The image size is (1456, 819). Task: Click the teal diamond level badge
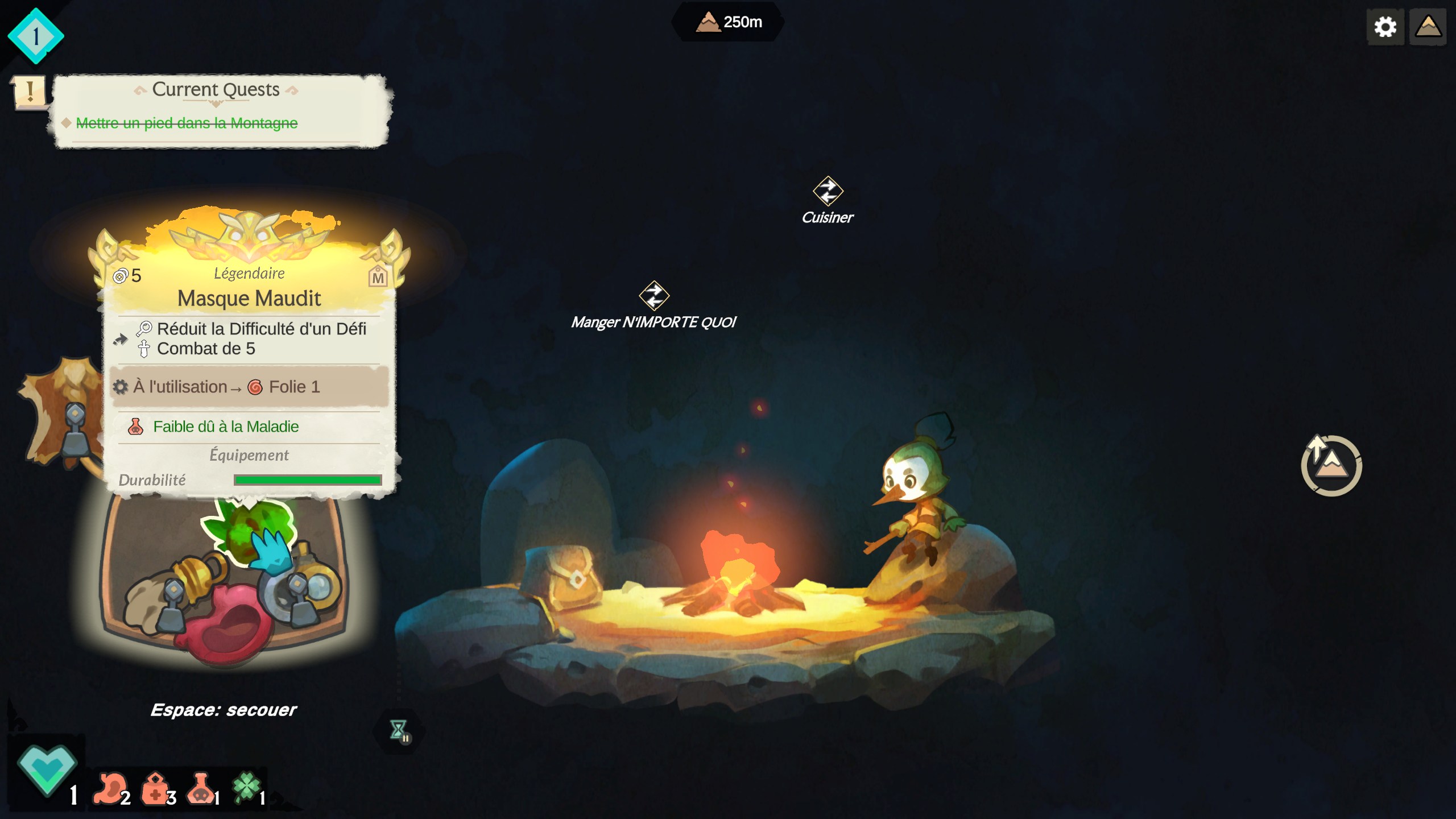35,36
